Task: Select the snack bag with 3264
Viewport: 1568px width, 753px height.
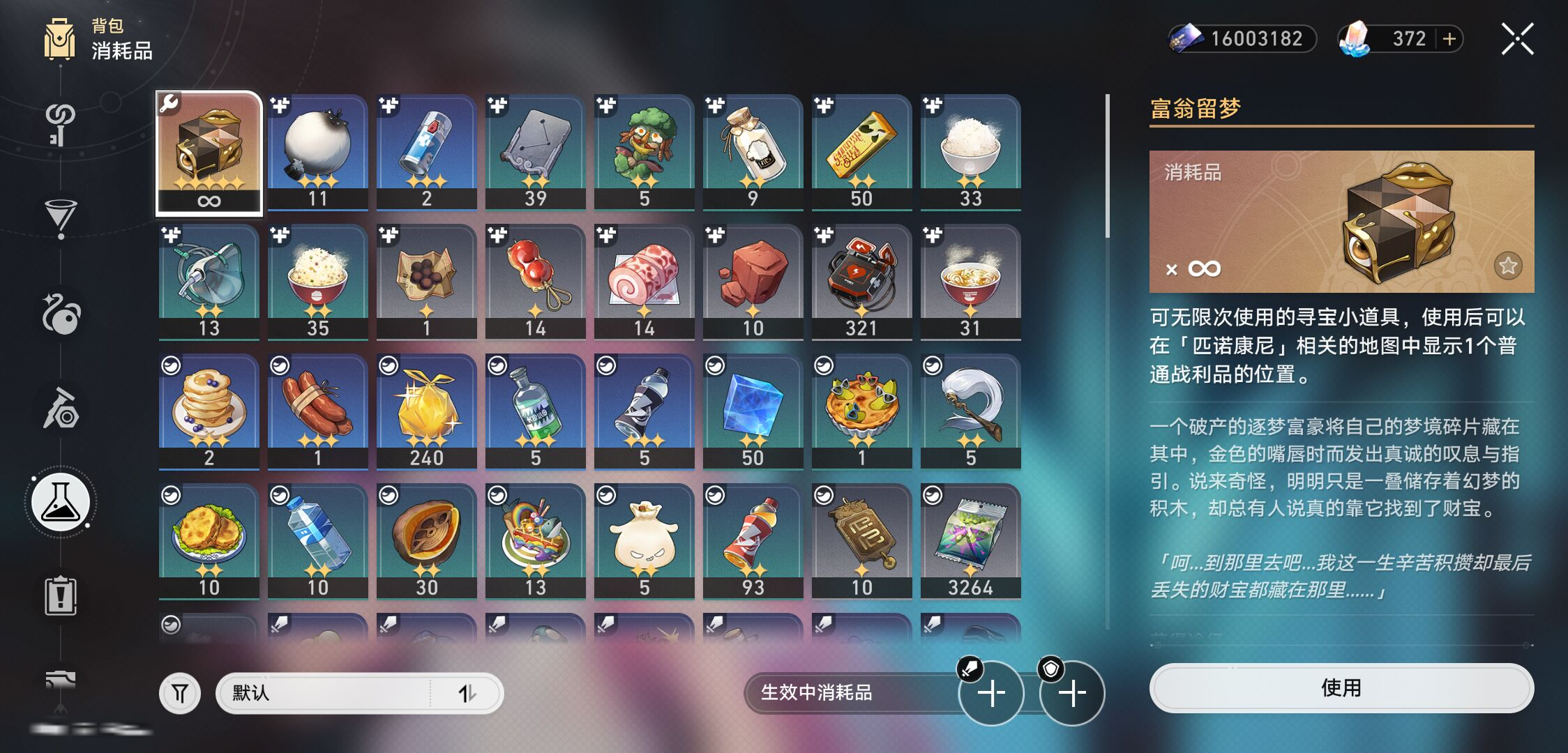Action: pyautogui.click(x=970, y=541)
